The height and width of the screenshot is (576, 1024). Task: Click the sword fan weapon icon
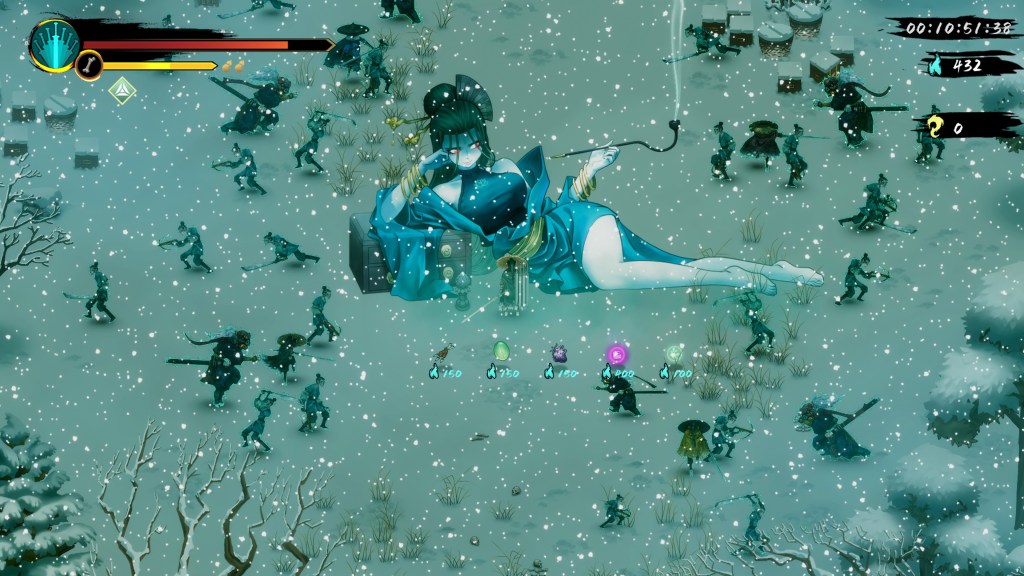click(x=54, y=44)
